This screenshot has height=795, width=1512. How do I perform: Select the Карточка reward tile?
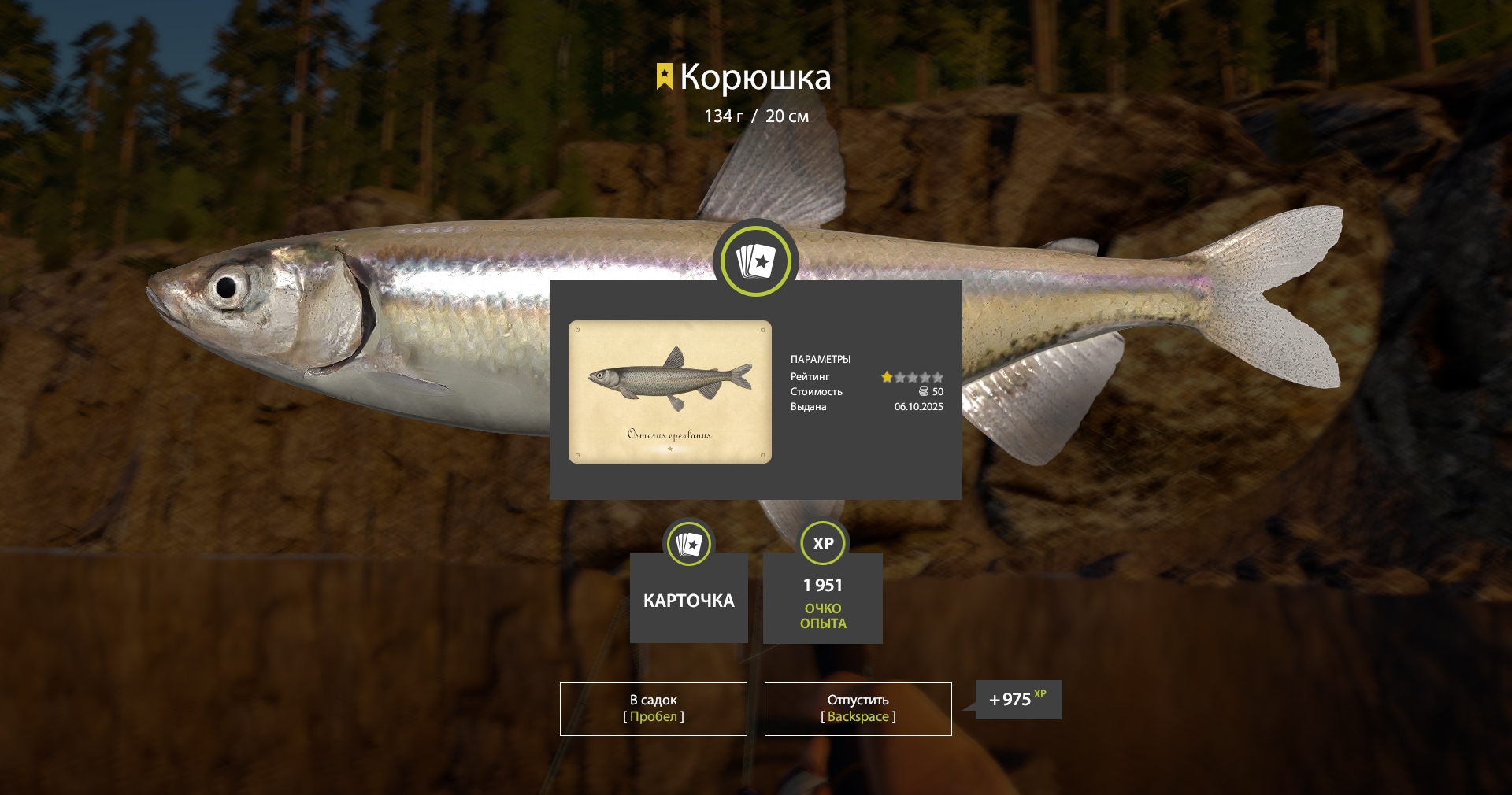(688, 598)
